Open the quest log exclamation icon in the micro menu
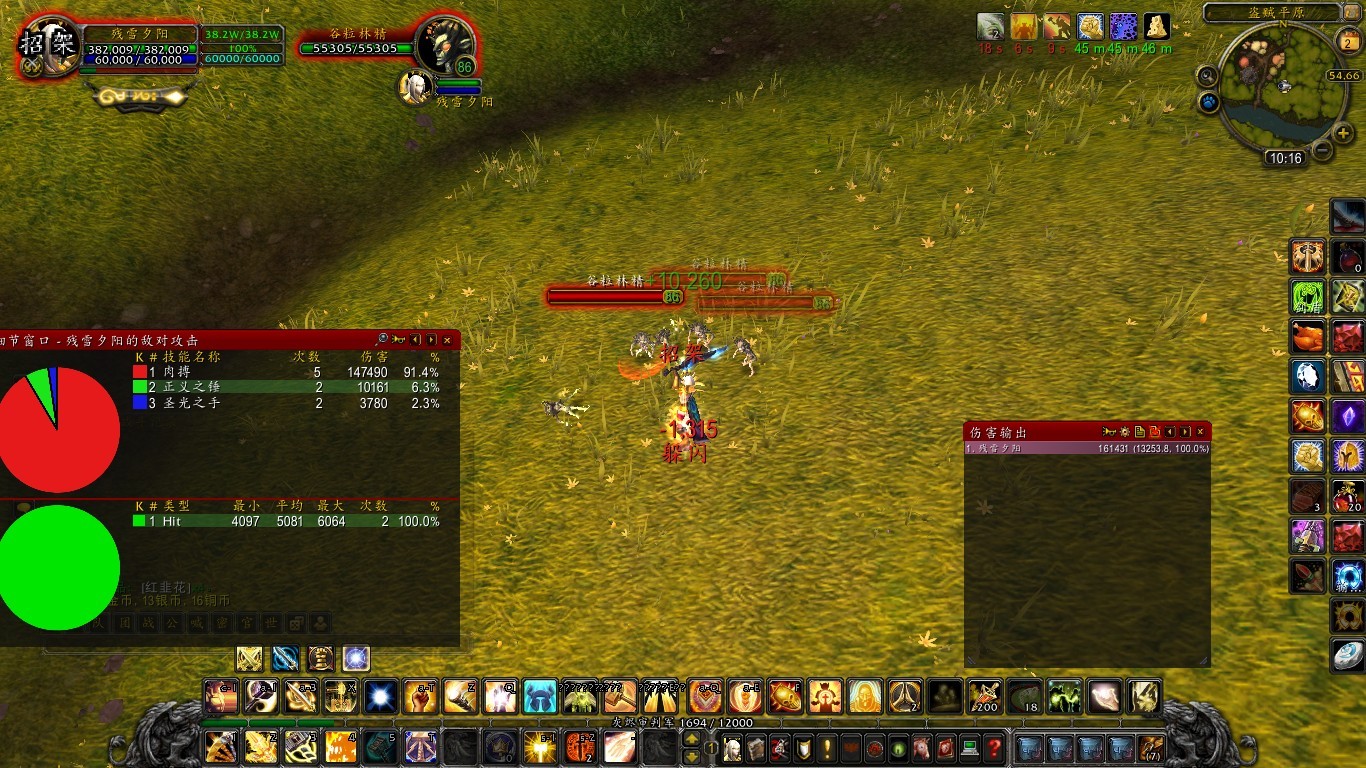Screen dimensions: 1366x768 pos(826,749)
